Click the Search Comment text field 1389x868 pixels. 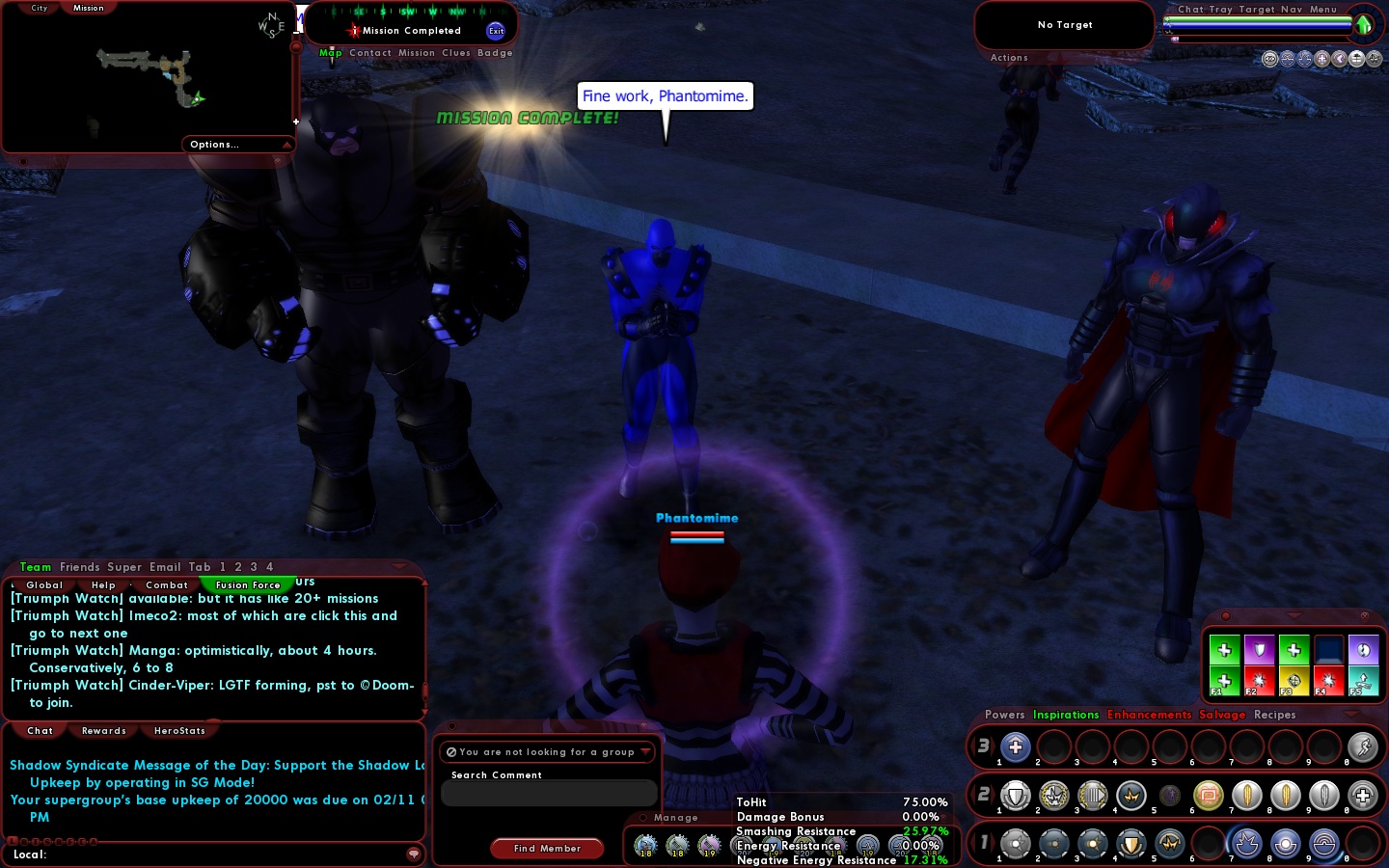[548, 793]
